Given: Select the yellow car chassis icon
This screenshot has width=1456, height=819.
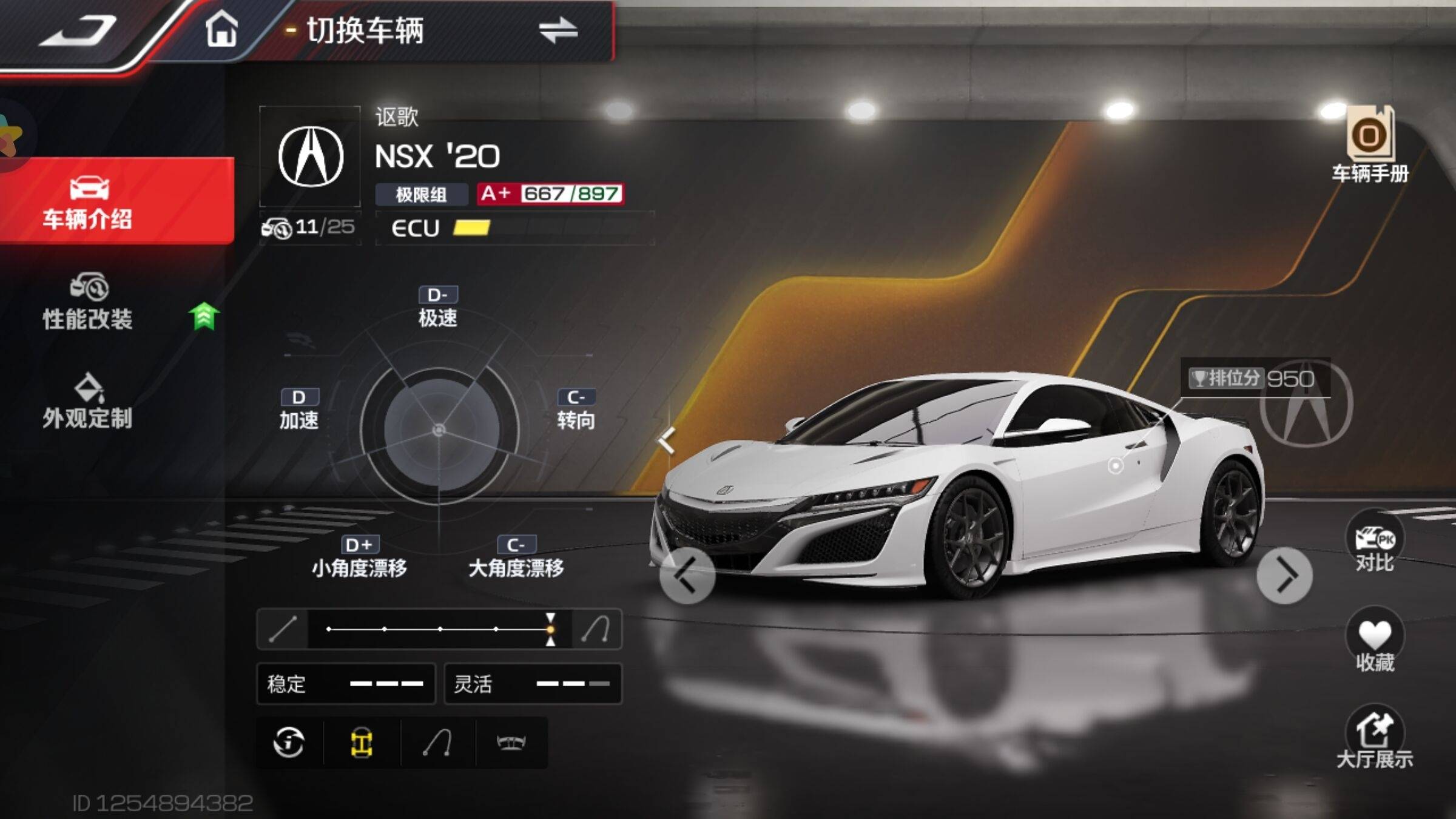Looking at the screenshot, I should coord(362,743).
